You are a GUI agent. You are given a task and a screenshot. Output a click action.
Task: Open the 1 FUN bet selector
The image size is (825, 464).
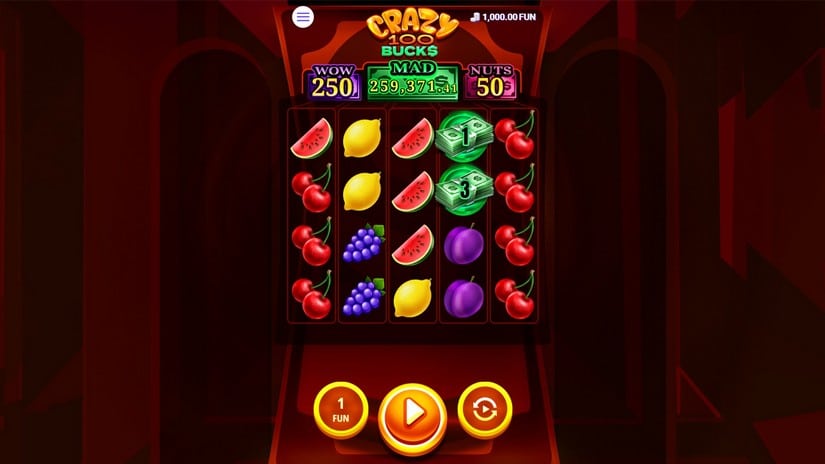pyautogui.click(x=341, y=409)
